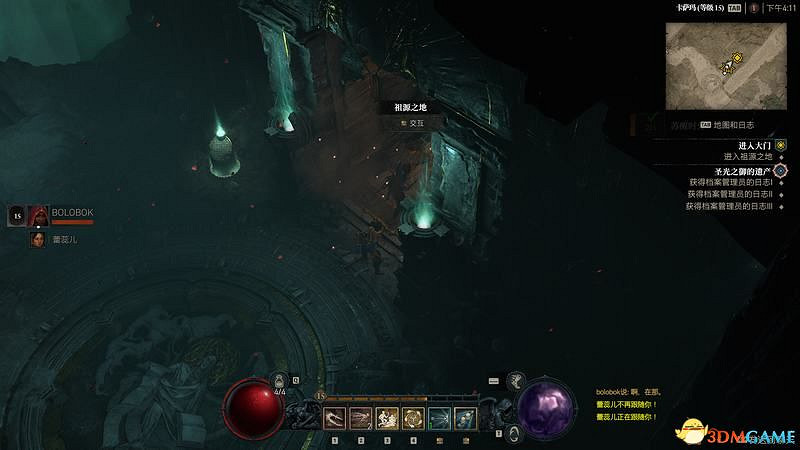This screenshot has width=800, height=450.
Task: Activate the first skill slot ability
Action: tap(334, 418)
